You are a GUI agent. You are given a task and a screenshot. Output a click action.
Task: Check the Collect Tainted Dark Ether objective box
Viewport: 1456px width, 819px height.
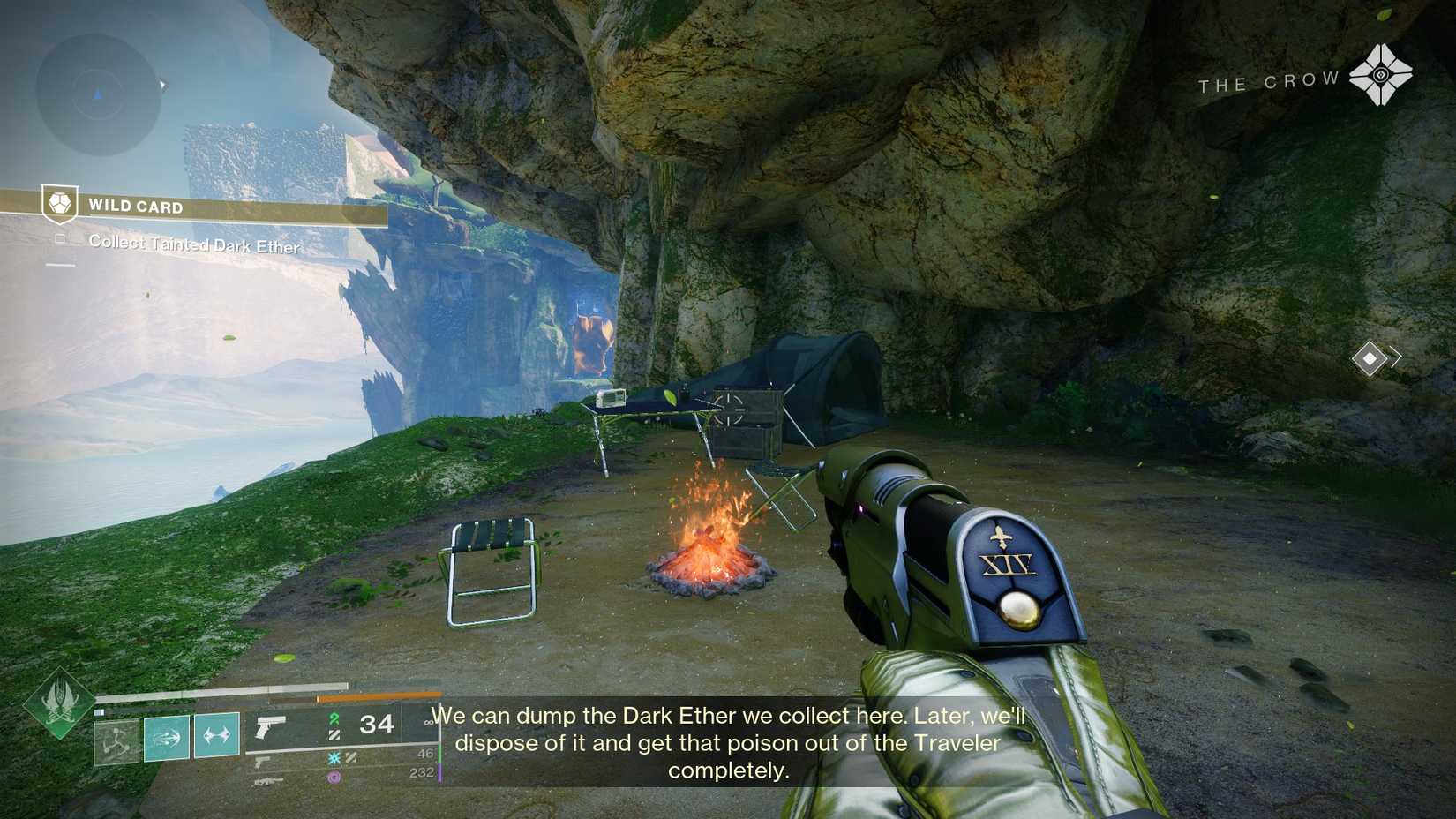pyautogui.click(x=58, y=239)
